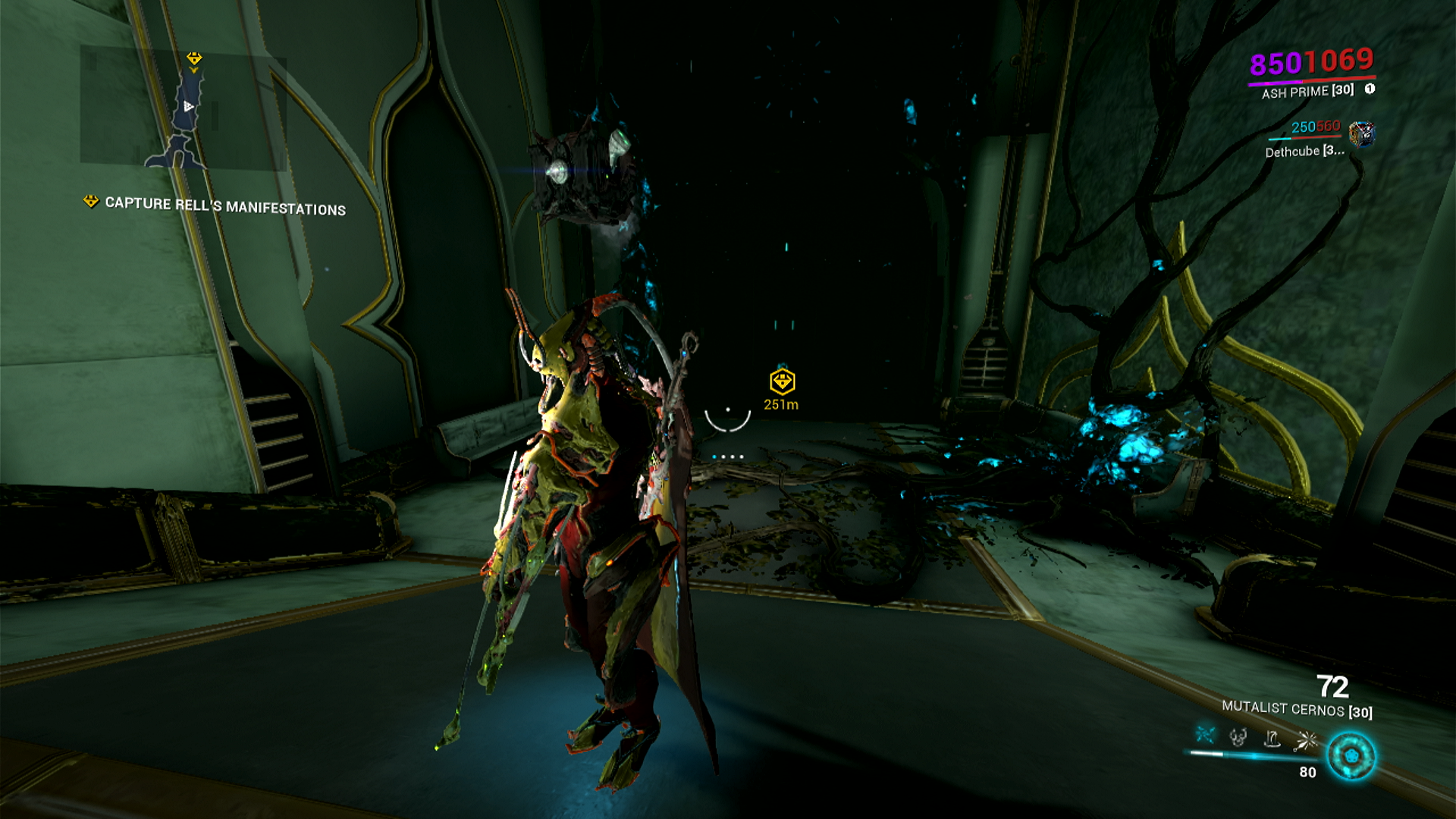Click the yellow objective marker on minimap
The height and width of the screenshot is (819, 1456).
pyautogui.click(x=194, y=58)
